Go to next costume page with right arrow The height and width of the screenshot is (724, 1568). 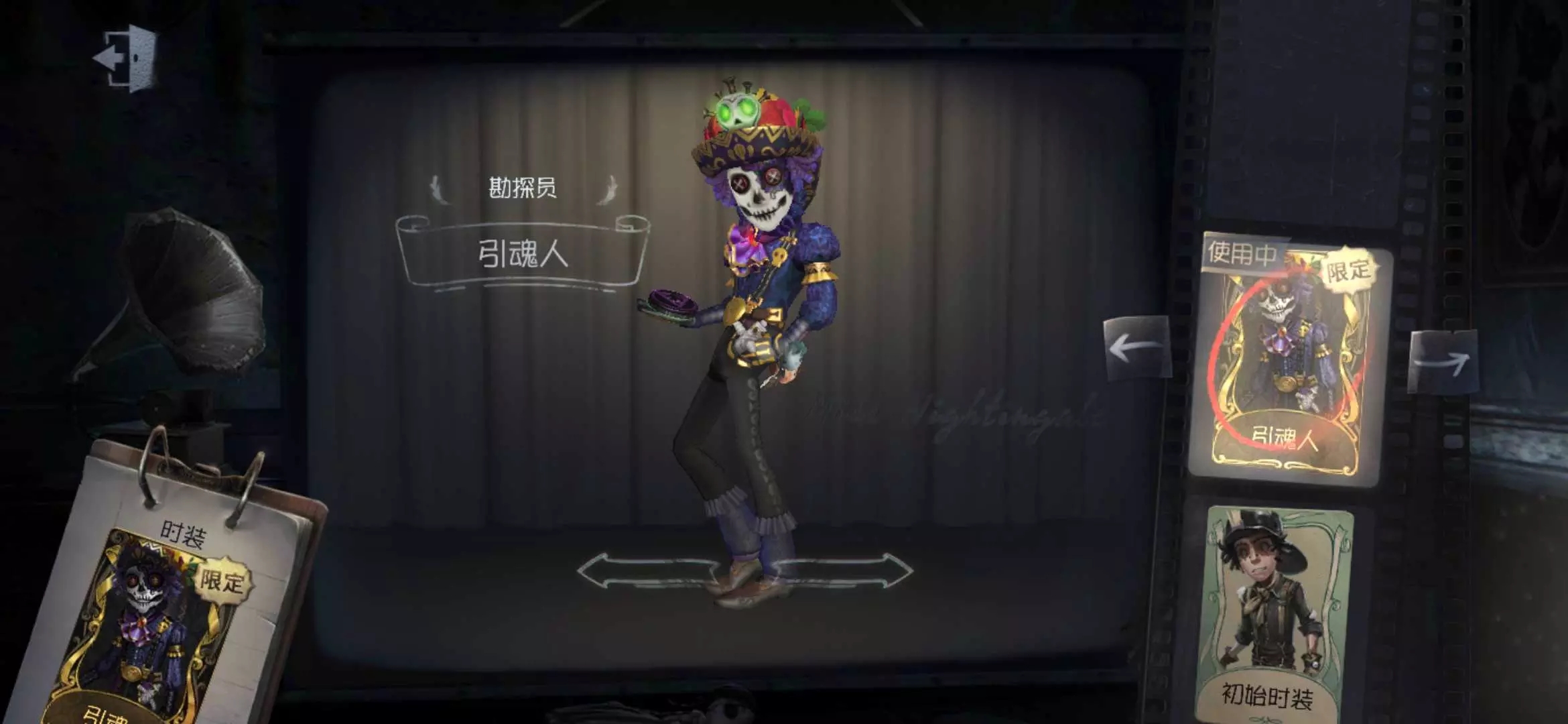[x=1441, y=361]
